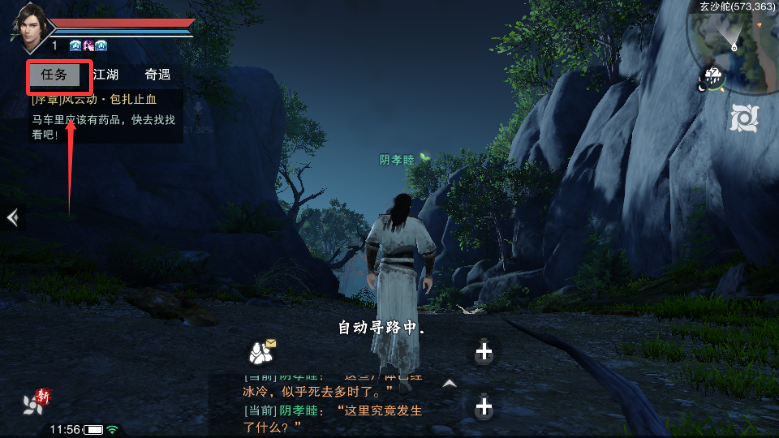Expand the left-edge arrow panel
Image resolution: width=779 pixels, height=438 pixels.
[11, 218]
